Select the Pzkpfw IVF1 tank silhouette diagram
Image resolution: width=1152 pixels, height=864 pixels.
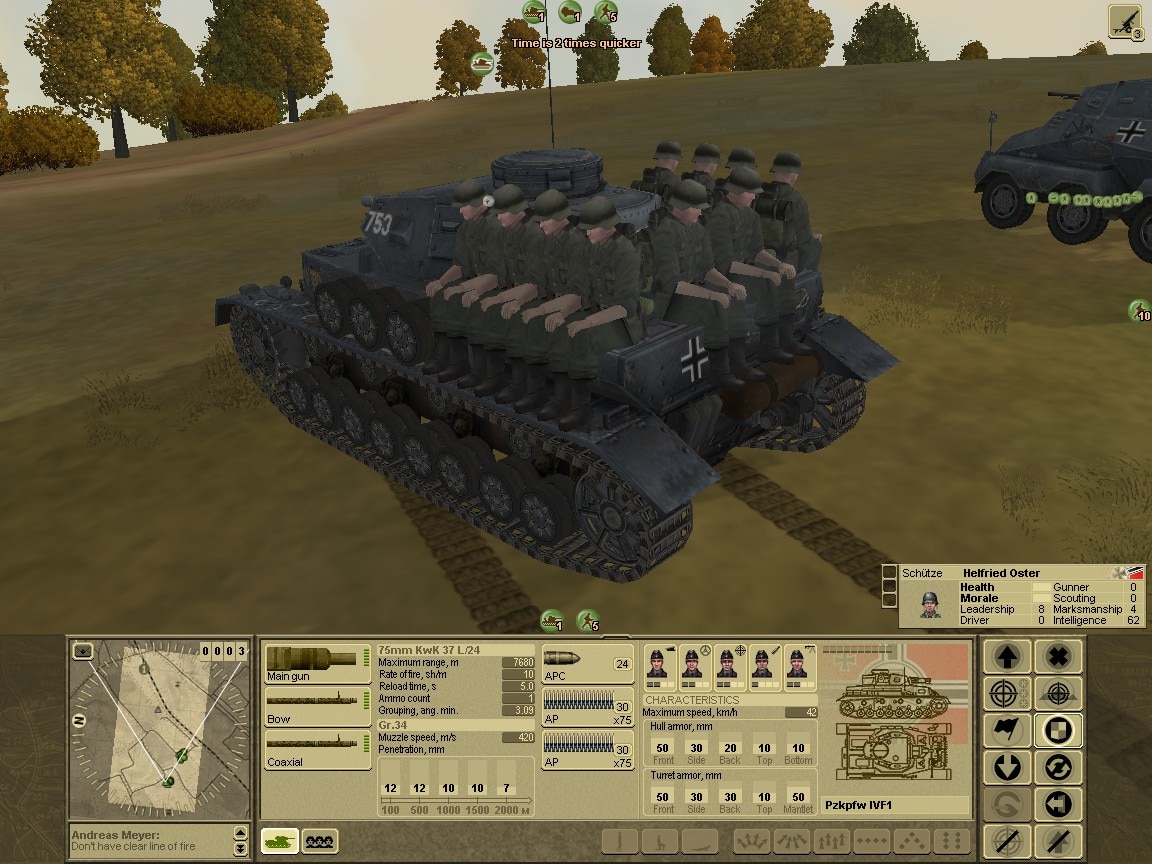coord(895,720)
